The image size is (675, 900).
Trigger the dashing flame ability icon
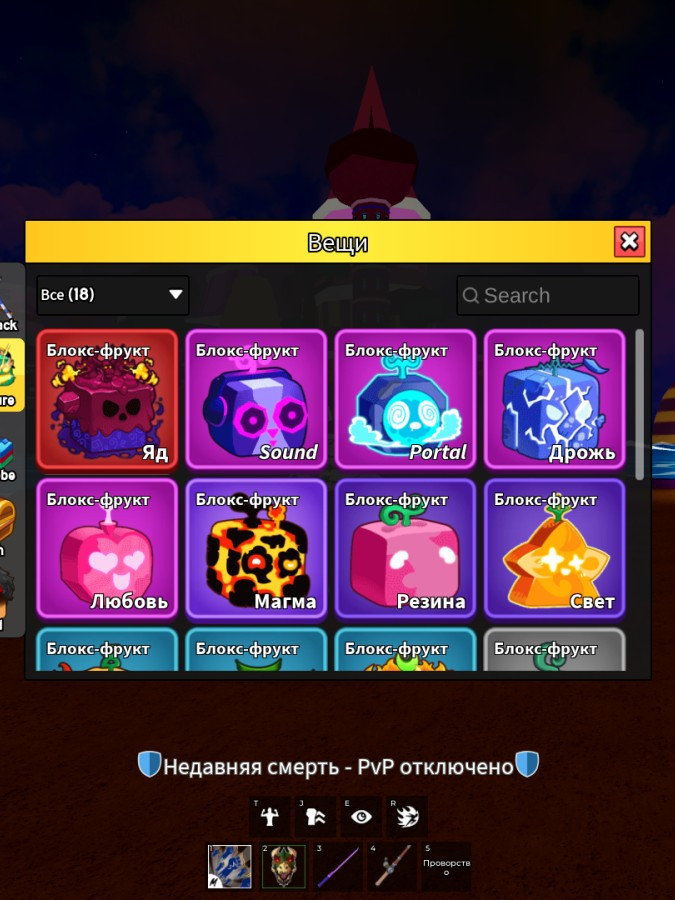(407, 817)
